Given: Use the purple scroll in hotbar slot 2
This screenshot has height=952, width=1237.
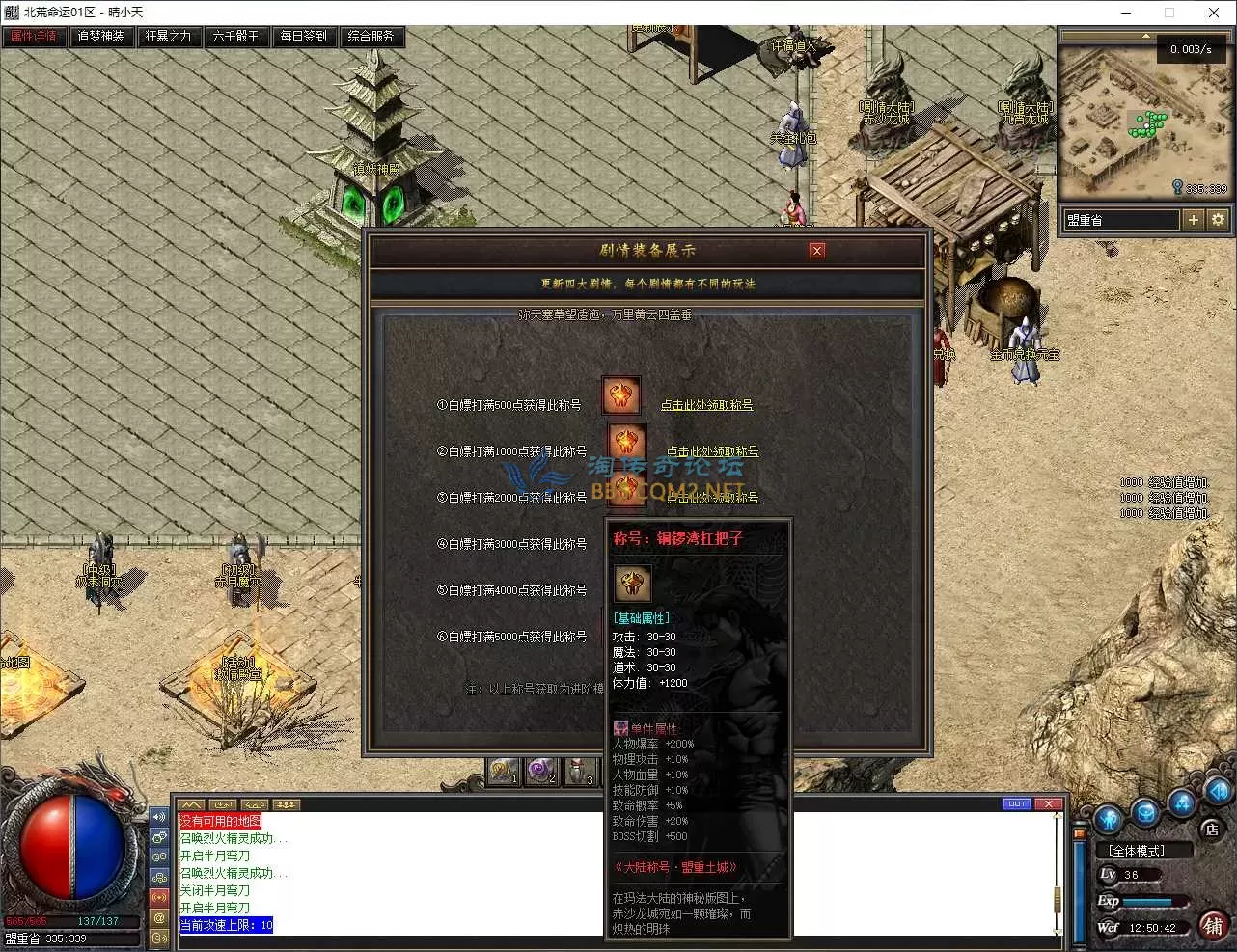Looking at the screenshot, I should point(540,772).
